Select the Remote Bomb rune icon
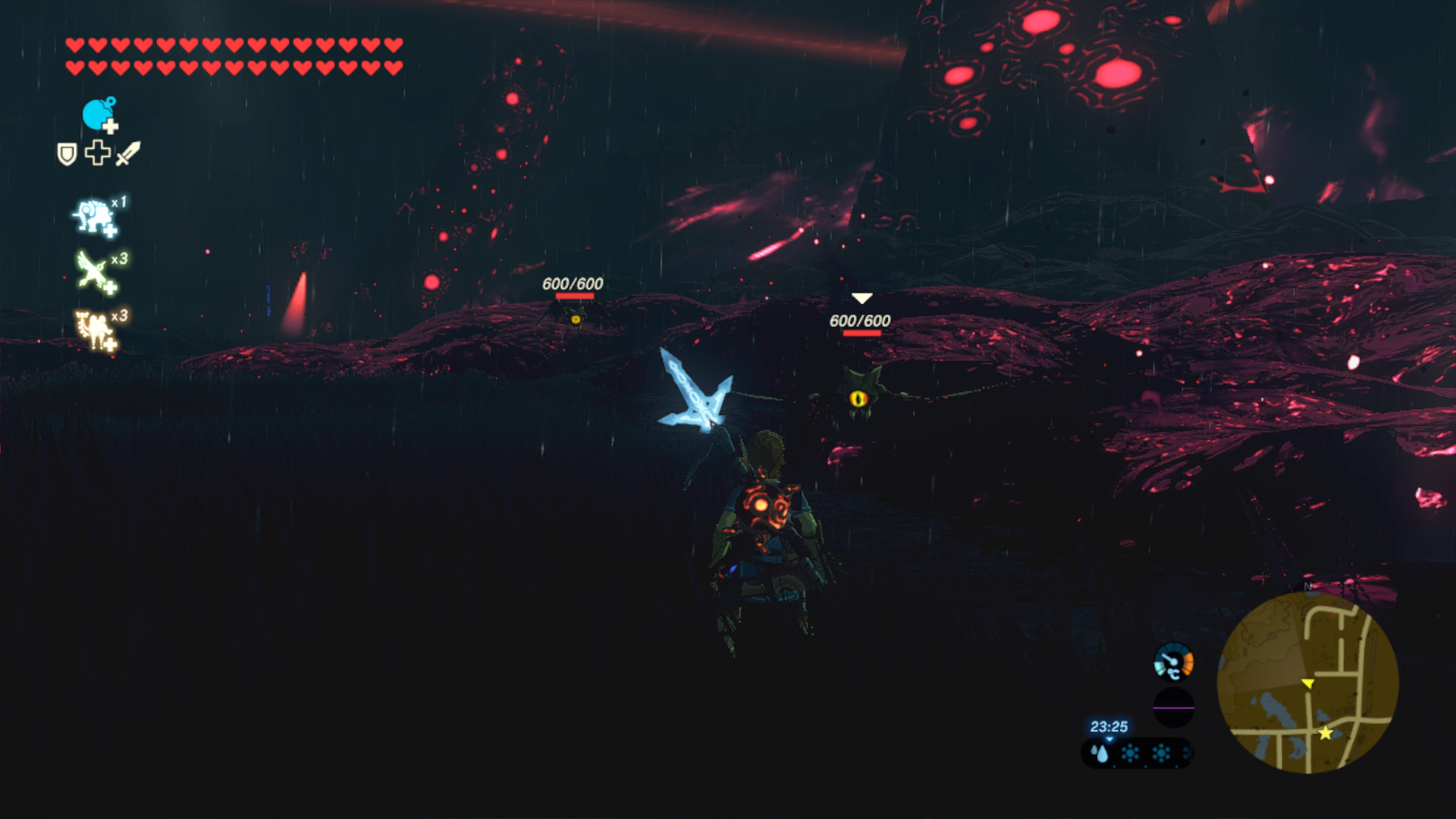This screenshot has height=819, width=1456. [x=99, y=115]
